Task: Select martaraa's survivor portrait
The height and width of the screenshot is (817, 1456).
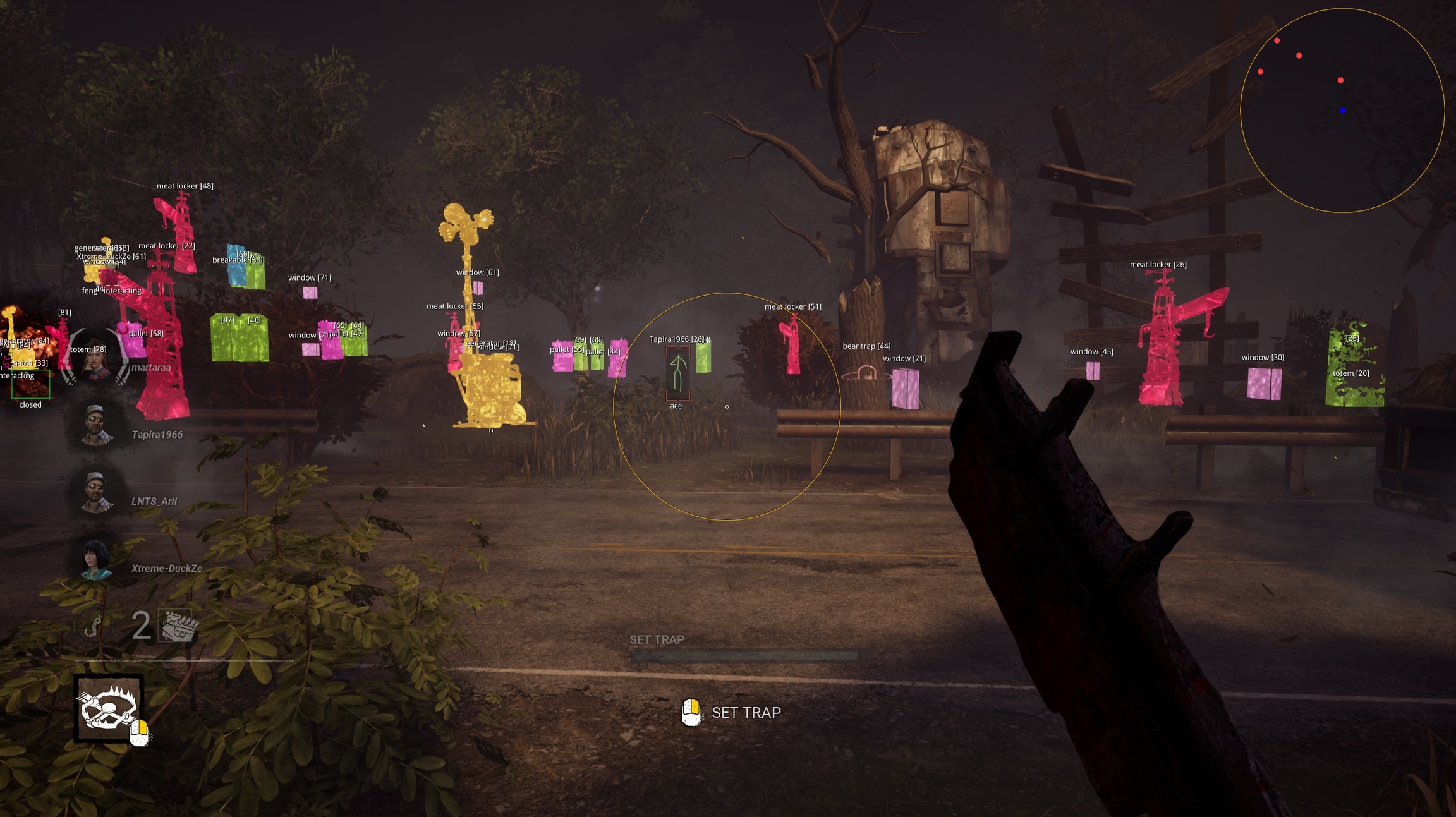Action: point(95,358)
